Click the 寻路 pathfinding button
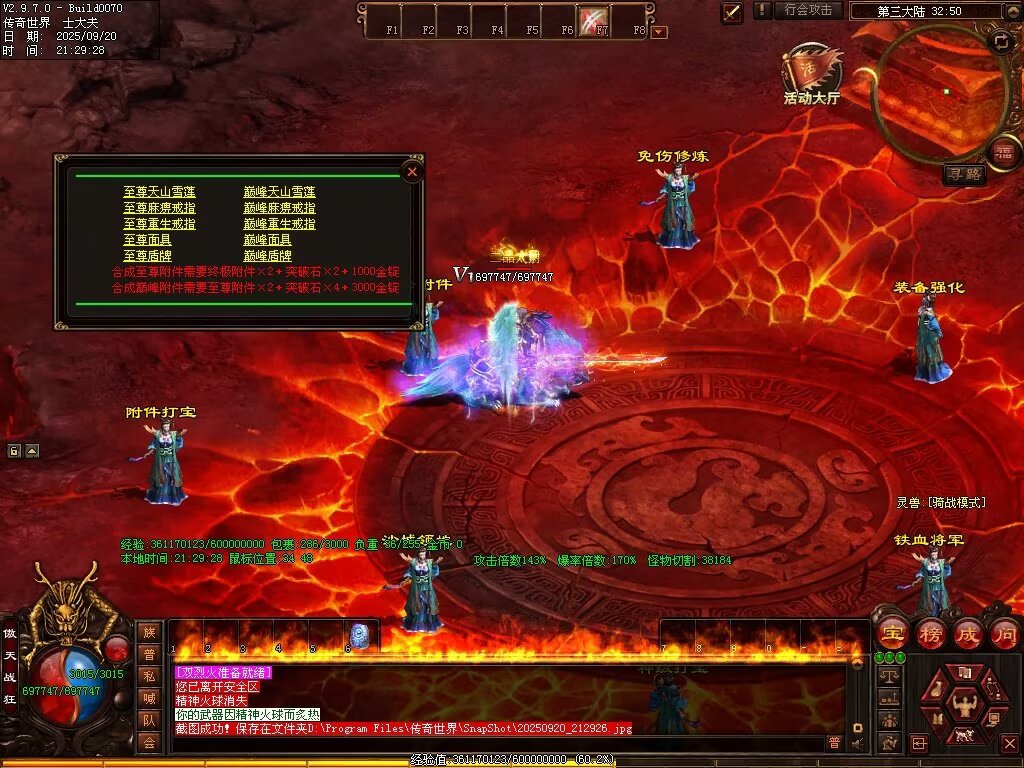This screenshot has height=768, width=1024. (x=964, y=175)
